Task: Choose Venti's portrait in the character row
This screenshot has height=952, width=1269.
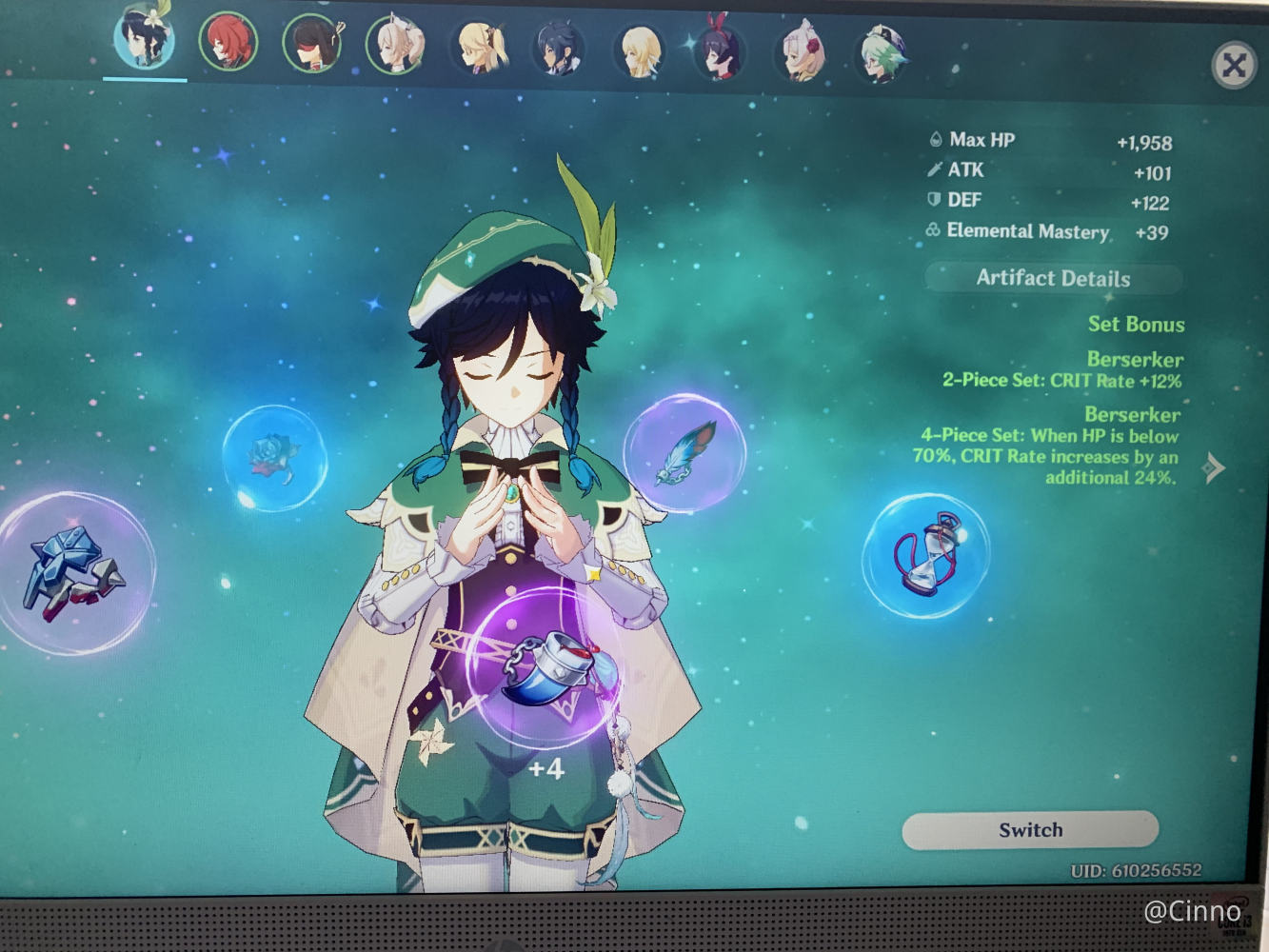Action: point(145,40)
